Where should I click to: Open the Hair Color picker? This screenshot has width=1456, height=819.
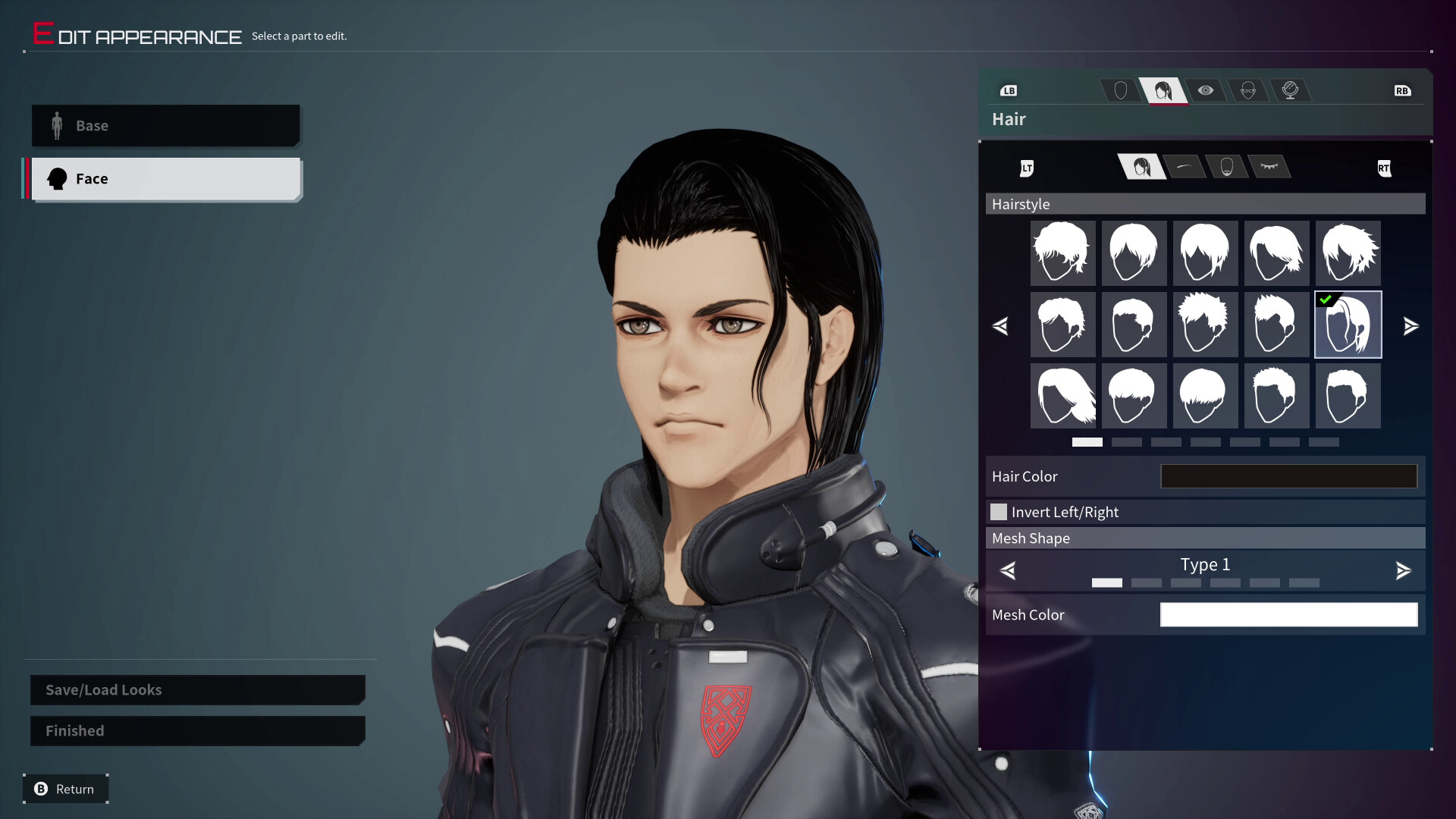click(1288, 476)
